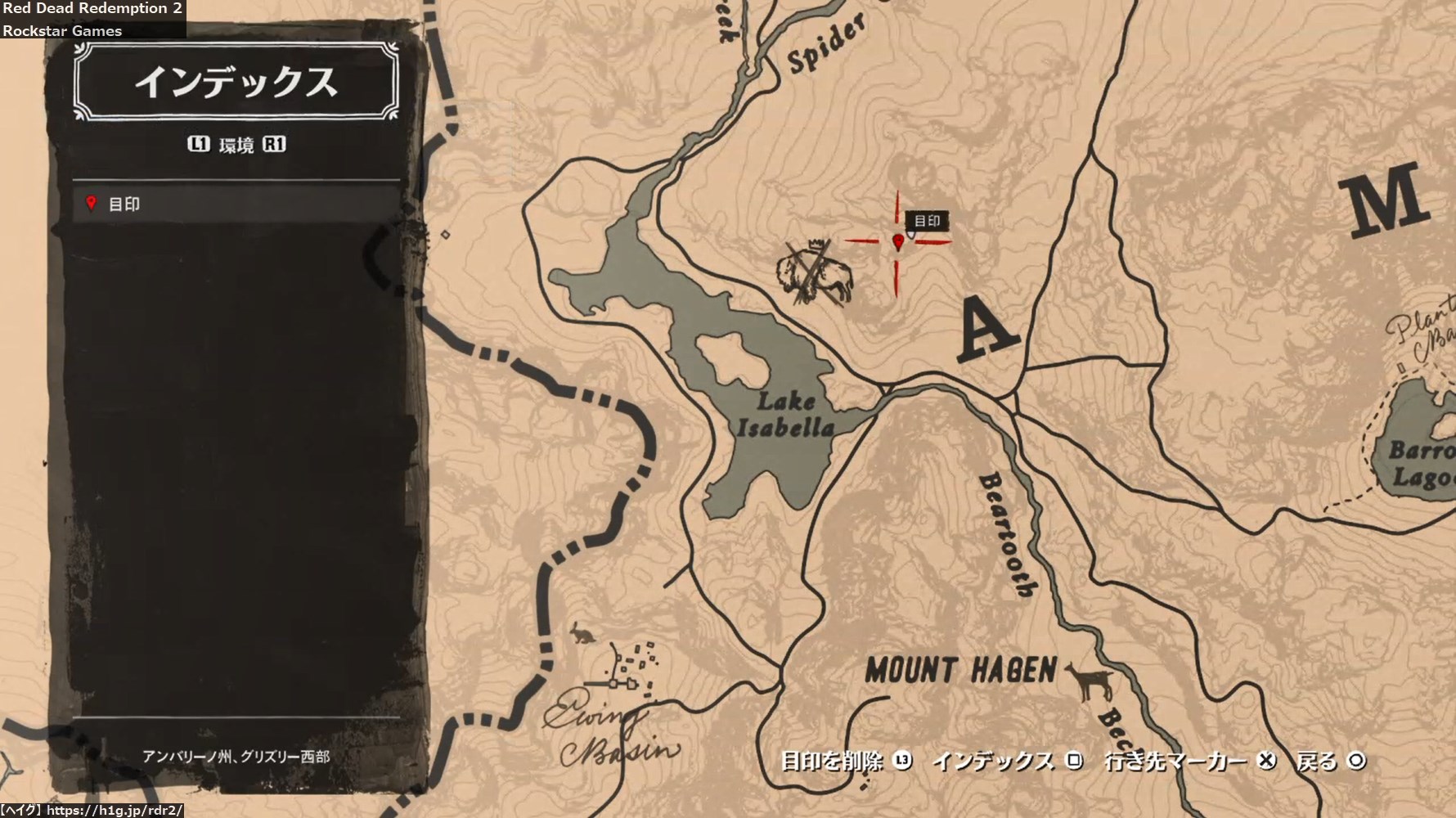Viewport: 1456px width, 818px height.
Task: Click the rabbit icon above Ewing Basin
Action: coord(582,632)
